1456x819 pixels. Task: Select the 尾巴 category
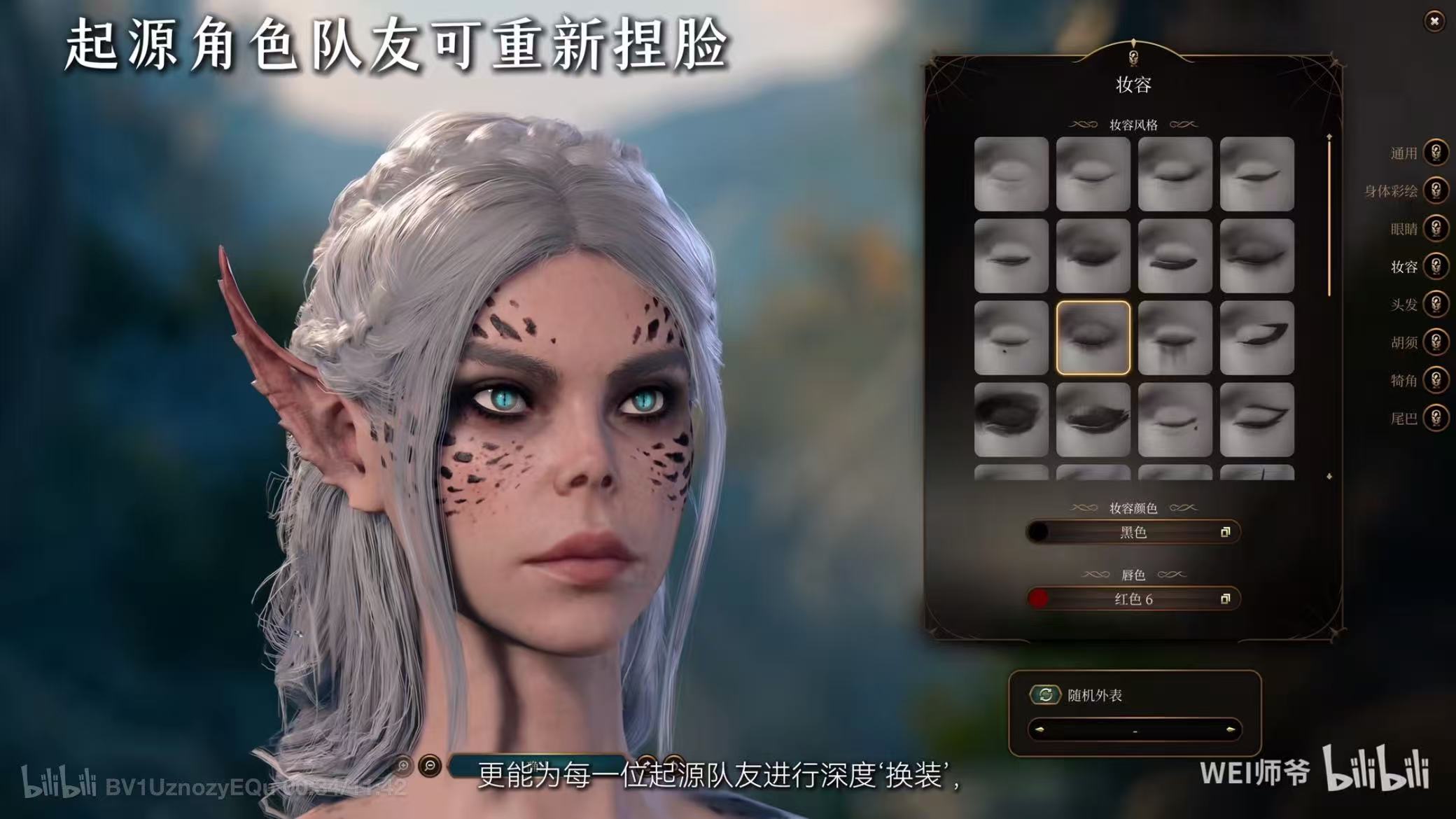pyautogui.click(x=1435, y=418)
